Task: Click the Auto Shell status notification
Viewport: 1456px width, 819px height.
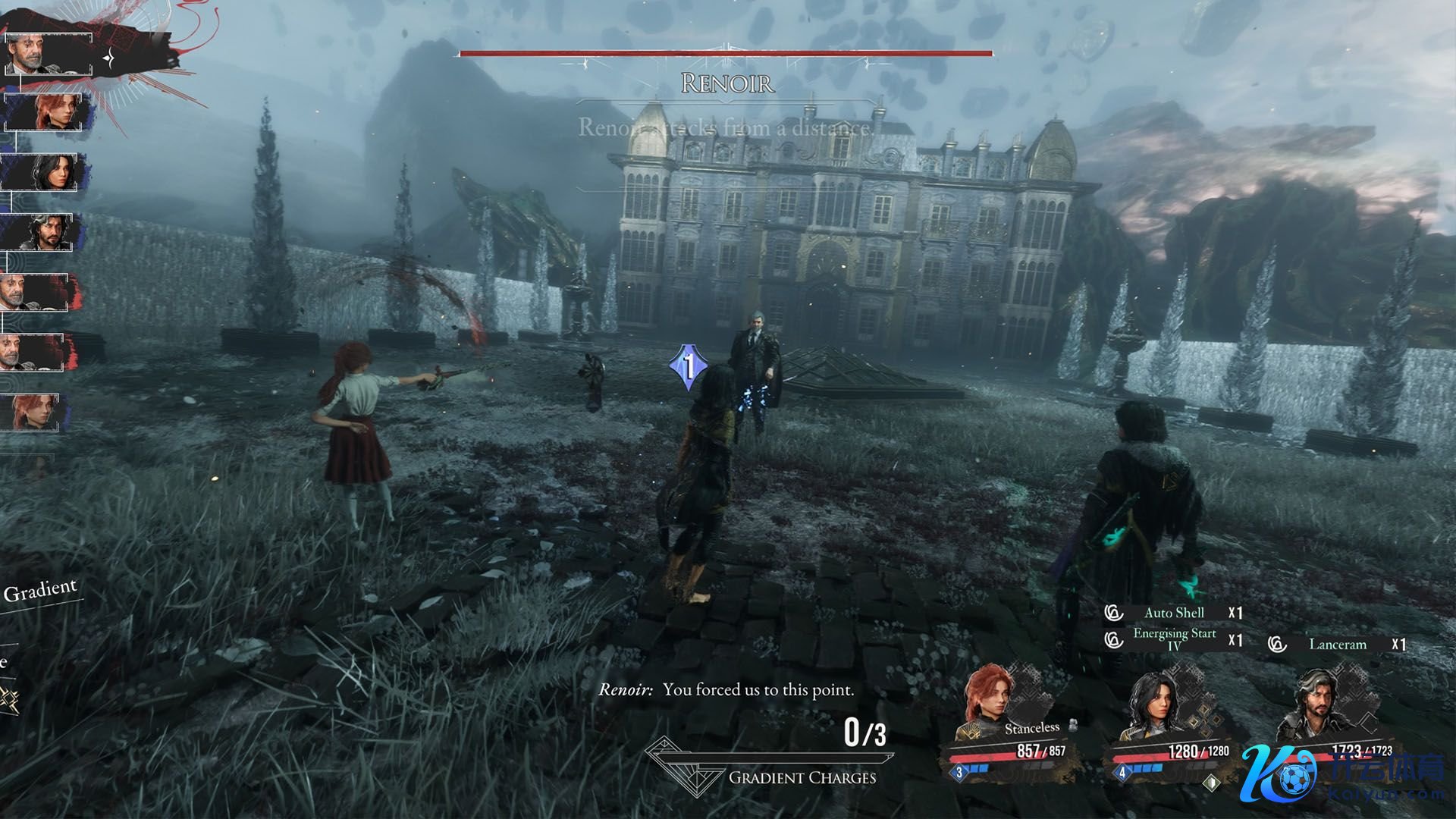Action: (1173, 613)
